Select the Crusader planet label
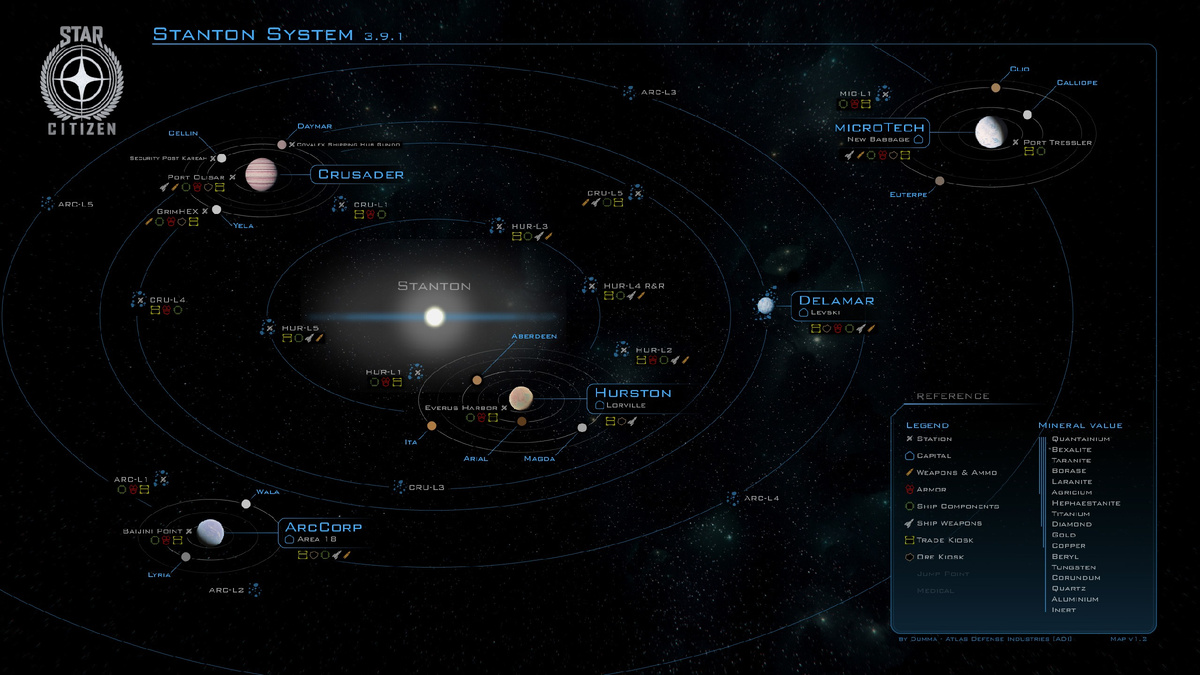The width and height of the screenshot is (1200, 675). pos(361,175)
